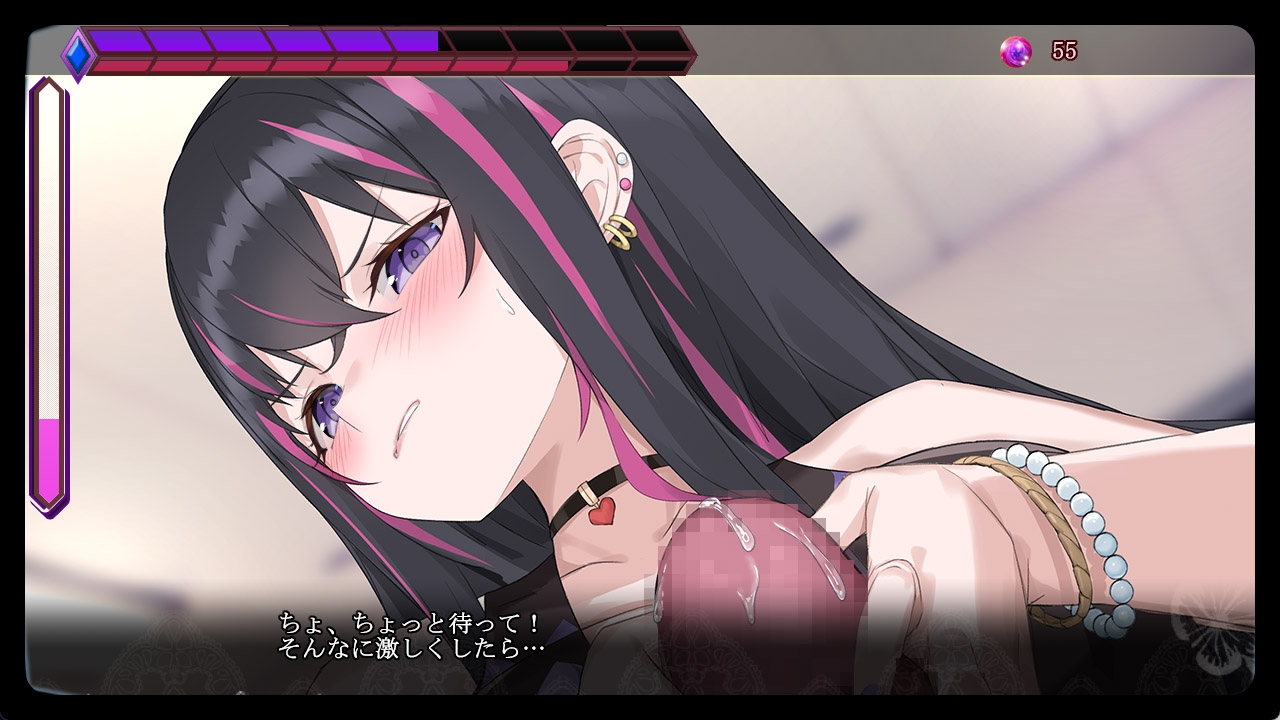Image resolution: width=1280 pixels, height=720 pixels.
Task: Click the pink fill of the vertical gauge
Action: tap(48, 460)
